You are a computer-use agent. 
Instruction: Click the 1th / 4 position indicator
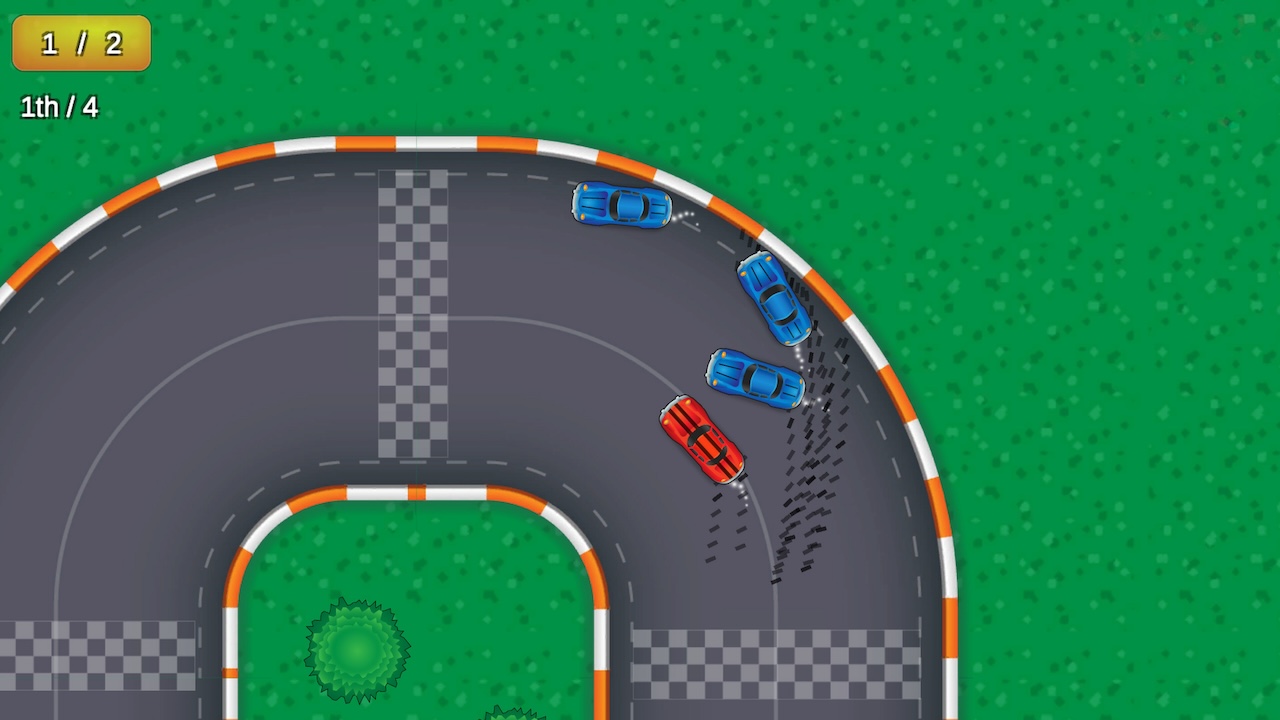[x=58, y=108]
